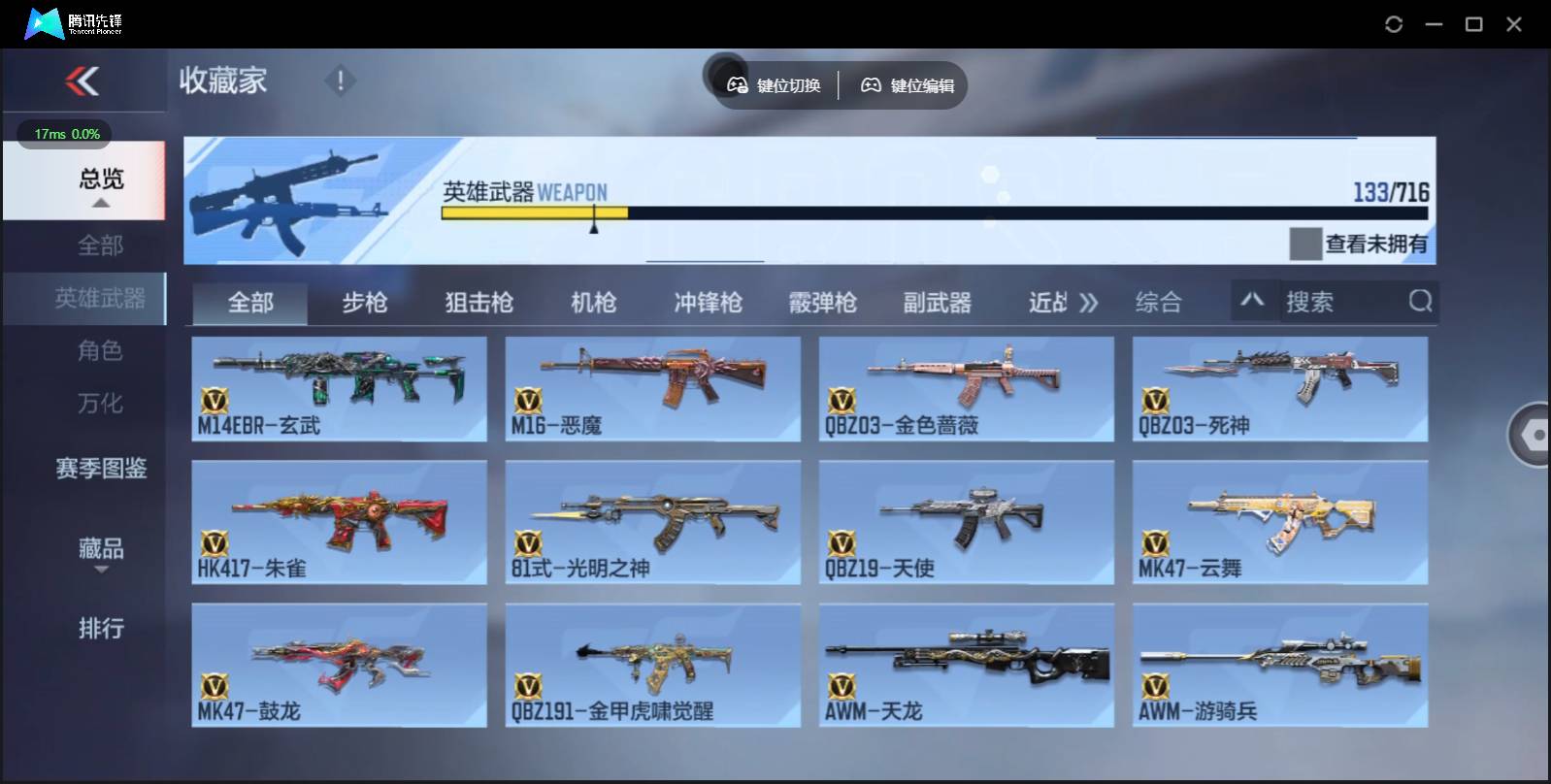
Task: Select the 英雄武器 category in the sidebar
Action: (100, 299)
